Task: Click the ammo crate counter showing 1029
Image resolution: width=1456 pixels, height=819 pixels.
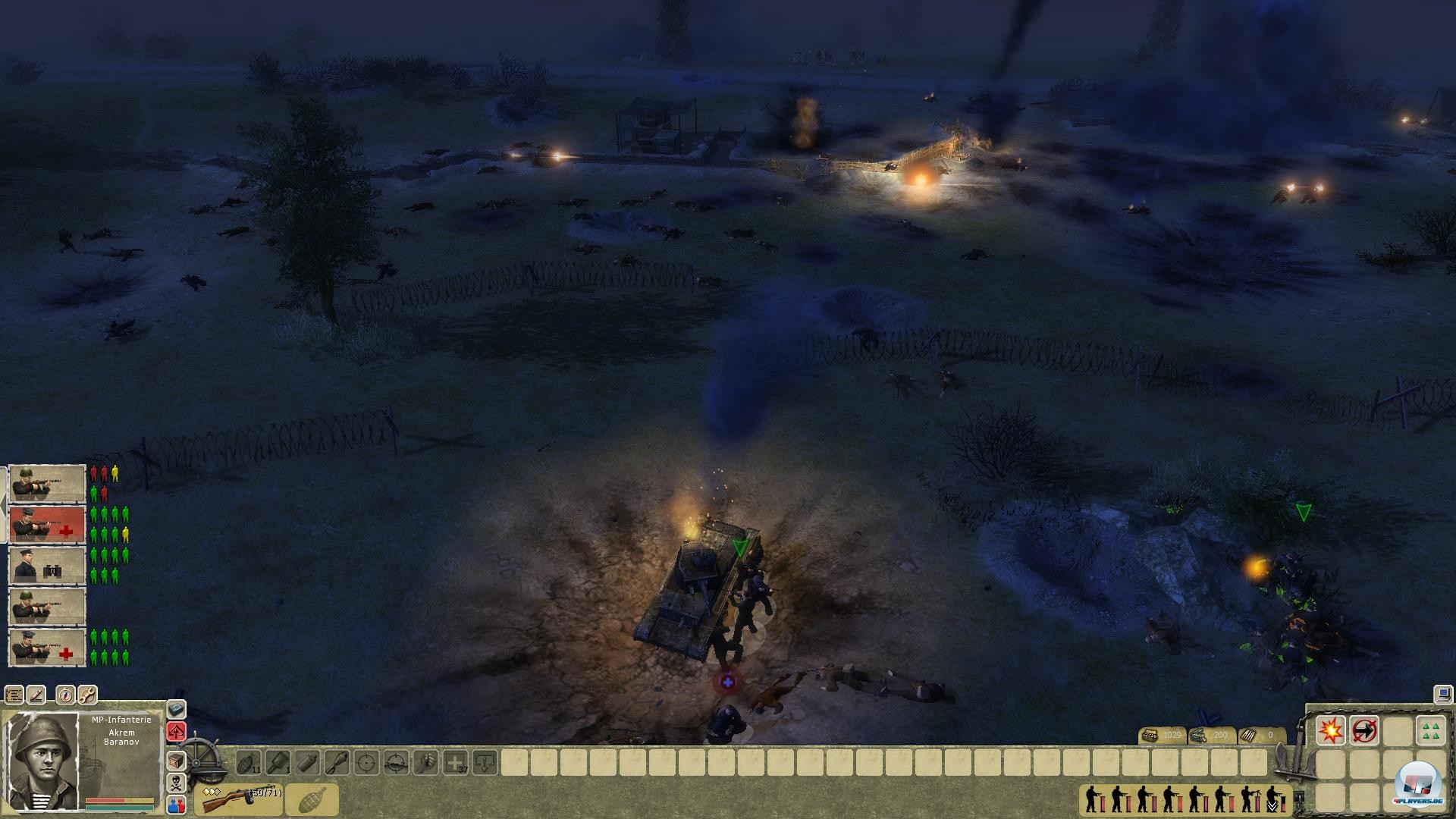Action: click(x=1163, y=735)
